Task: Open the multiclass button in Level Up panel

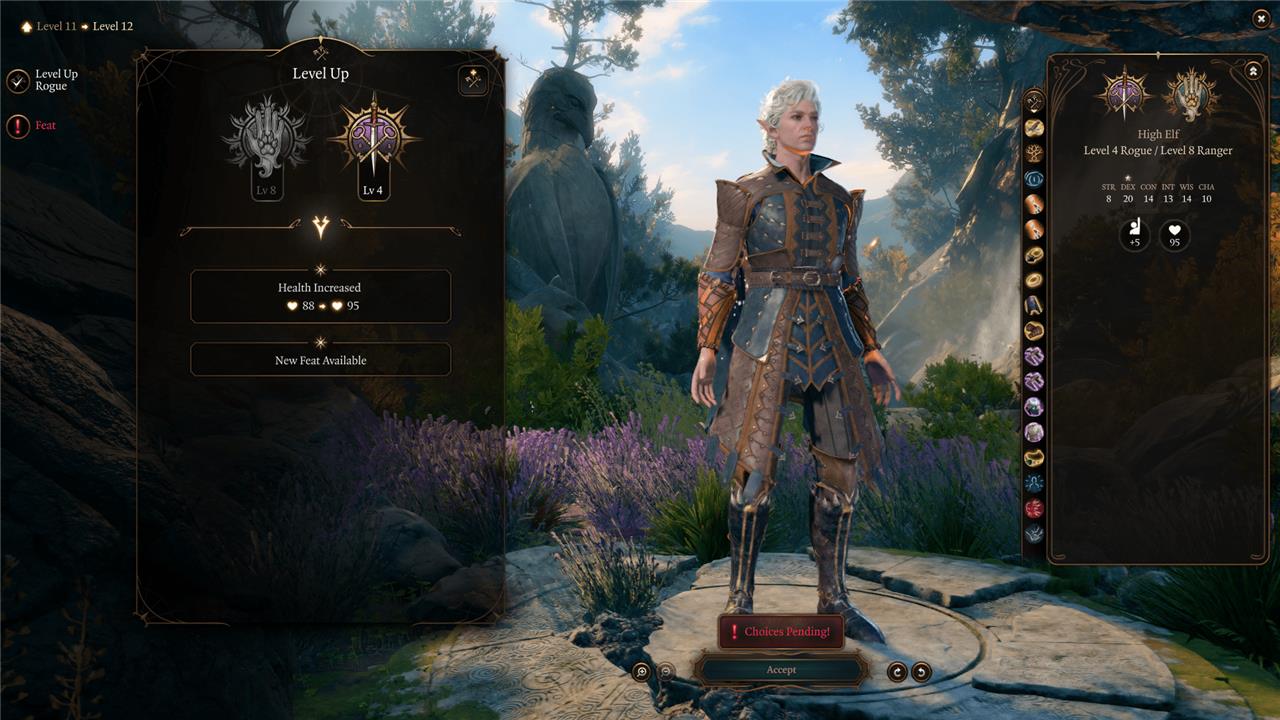Action: [473, 80]
